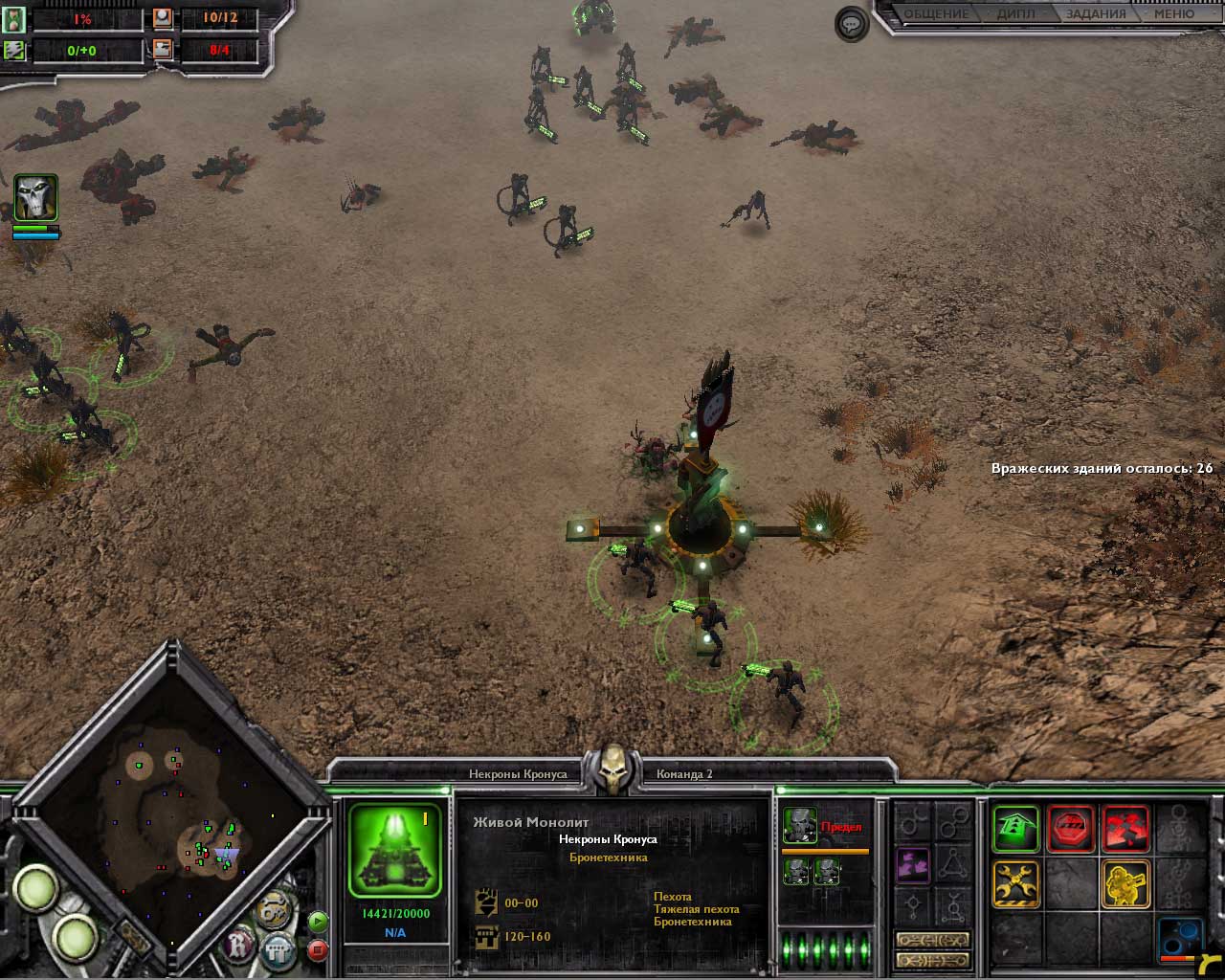1225x980 pixels.
Task: Activate the blue orbs ability icon
Action: 1180,939
